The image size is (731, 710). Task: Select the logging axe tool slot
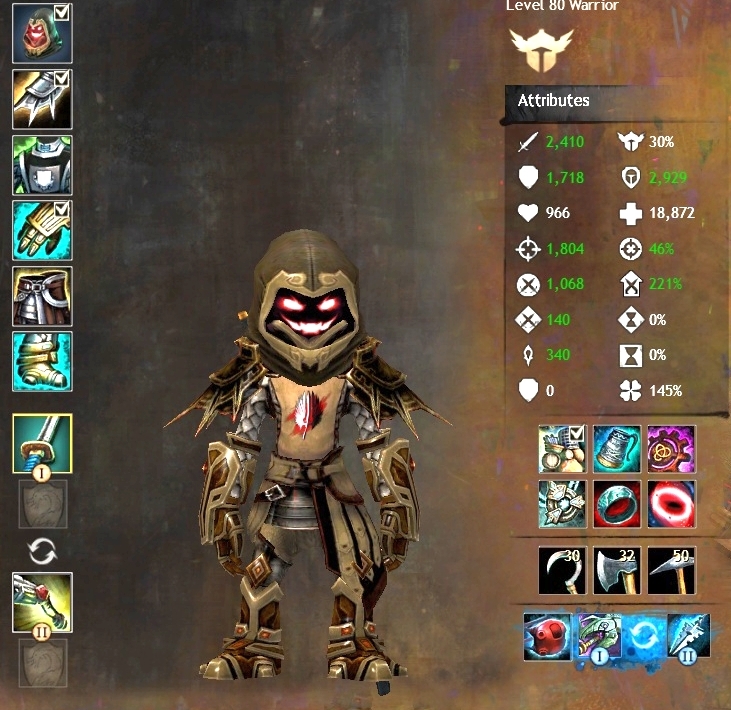click(617, 570)
